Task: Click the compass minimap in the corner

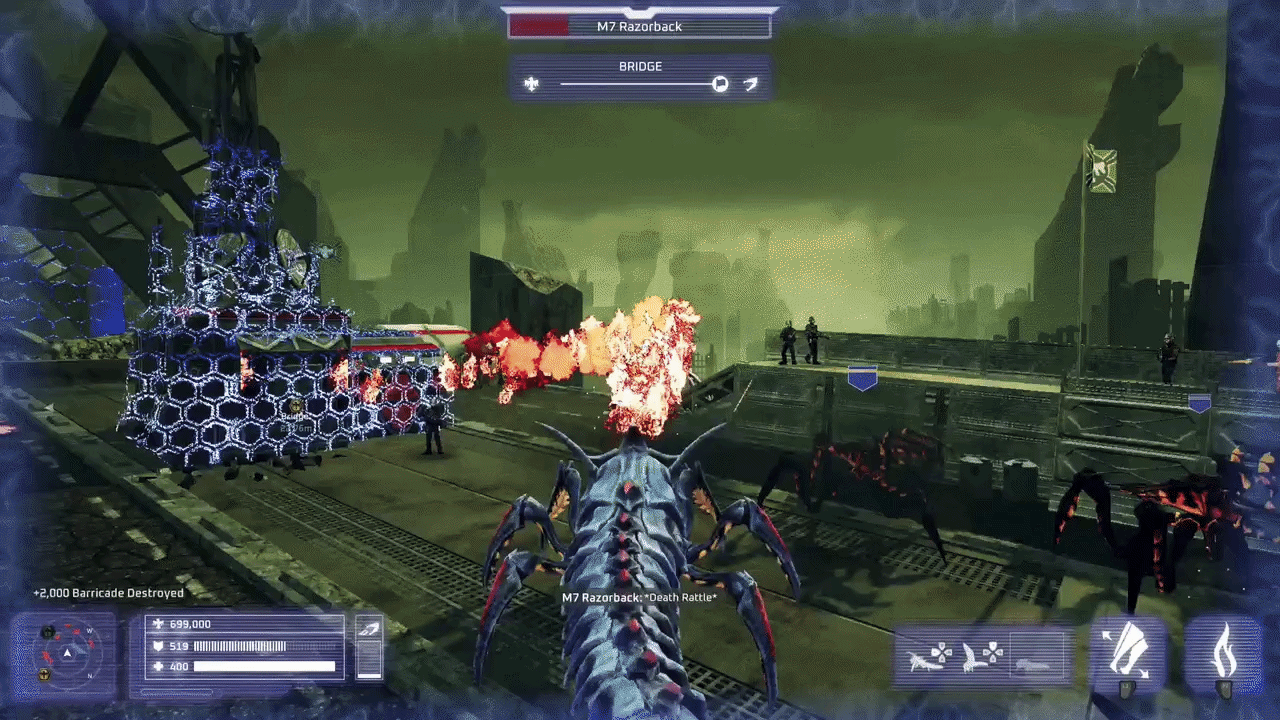Action: pos(65,655)
